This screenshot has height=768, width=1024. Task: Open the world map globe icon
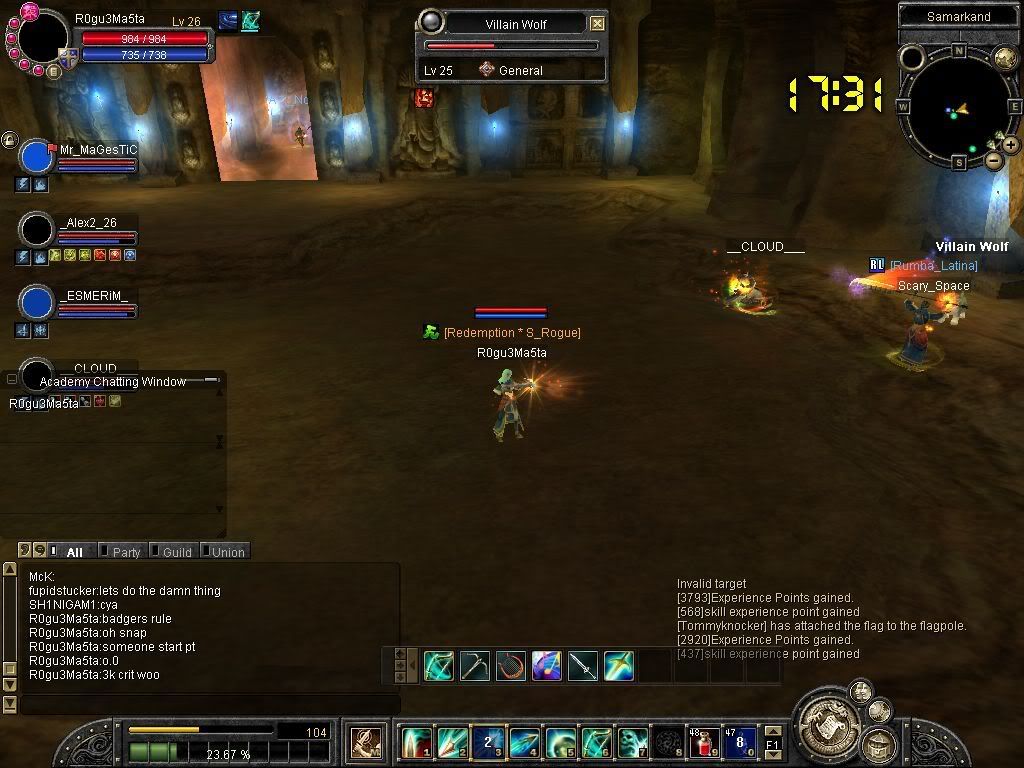[1003, 58]
